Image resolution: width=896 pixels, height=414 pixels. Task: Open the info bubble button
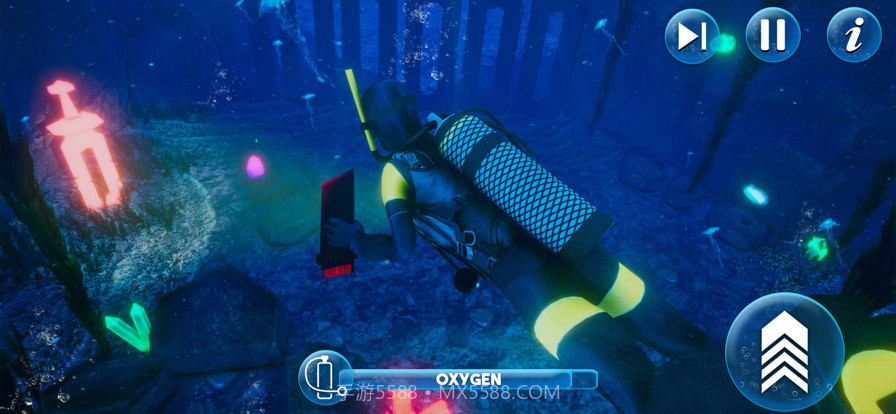click(x=853, y=35)
